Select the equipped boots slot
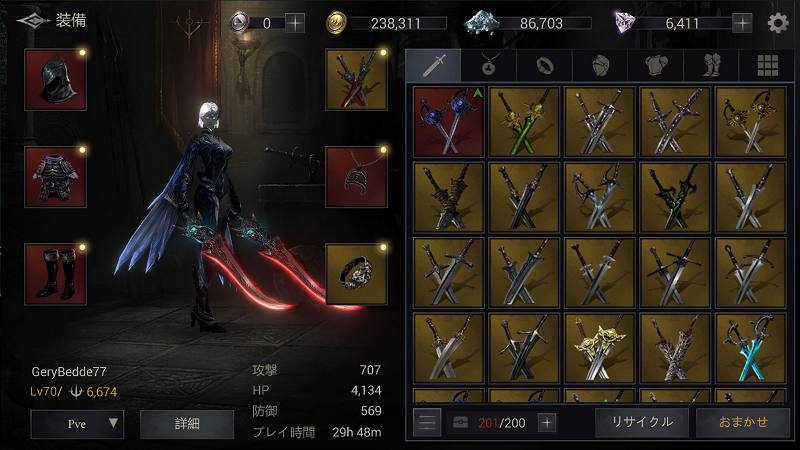This screenshot has height=450, width=800. [55, 273]
